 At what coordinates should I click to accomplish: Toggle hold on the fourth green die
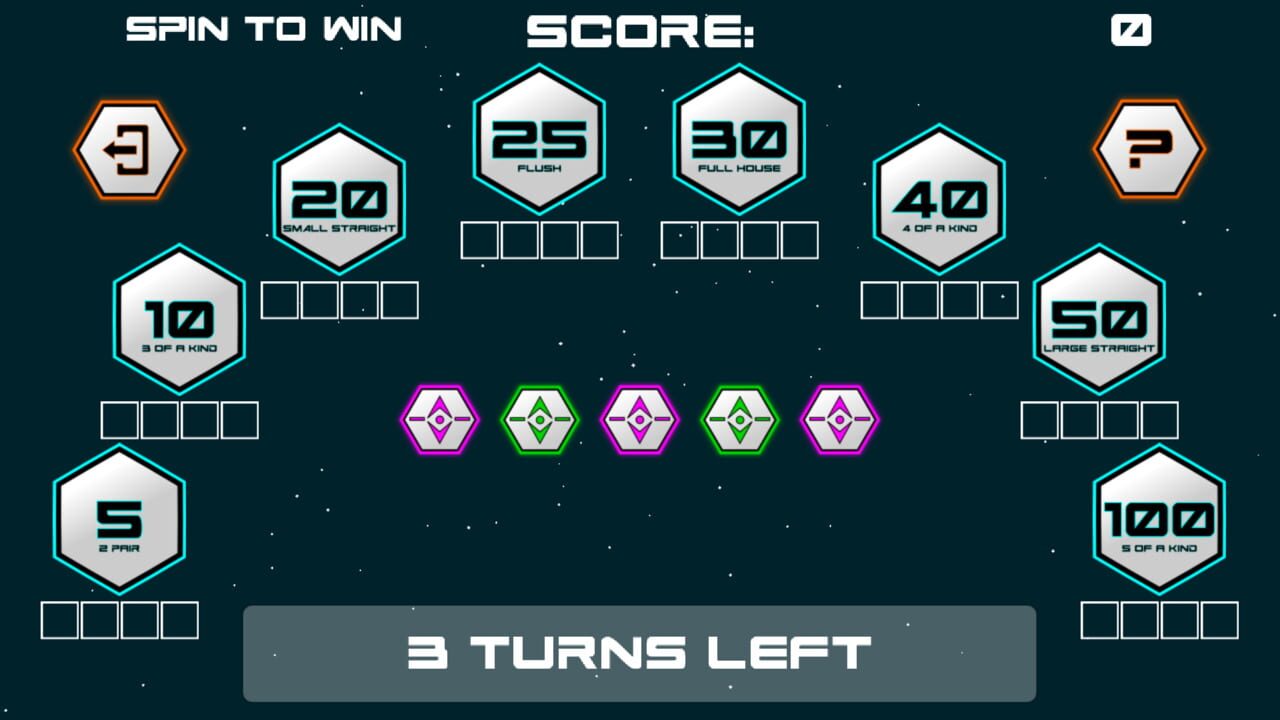point(740,420)
